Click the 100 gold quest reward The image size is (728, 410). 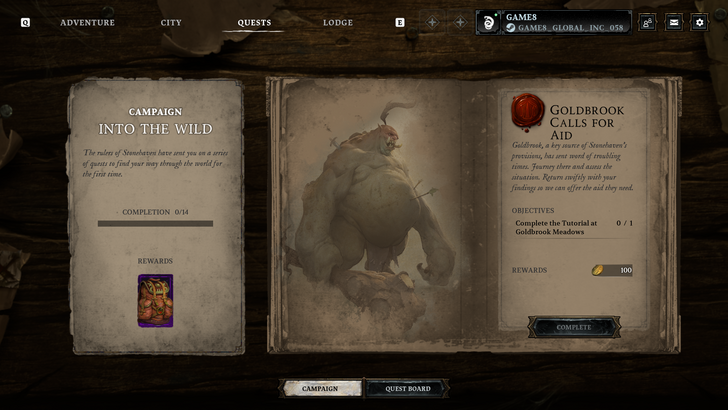[x=612, y=270]
